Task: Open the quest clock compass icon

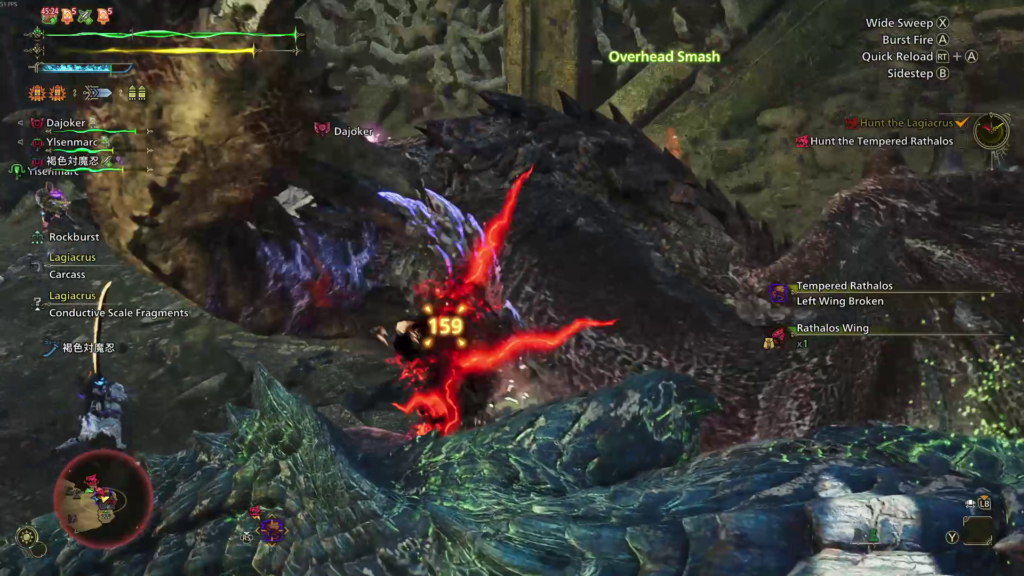Action: pyautogui.click(x=991, y=130)
